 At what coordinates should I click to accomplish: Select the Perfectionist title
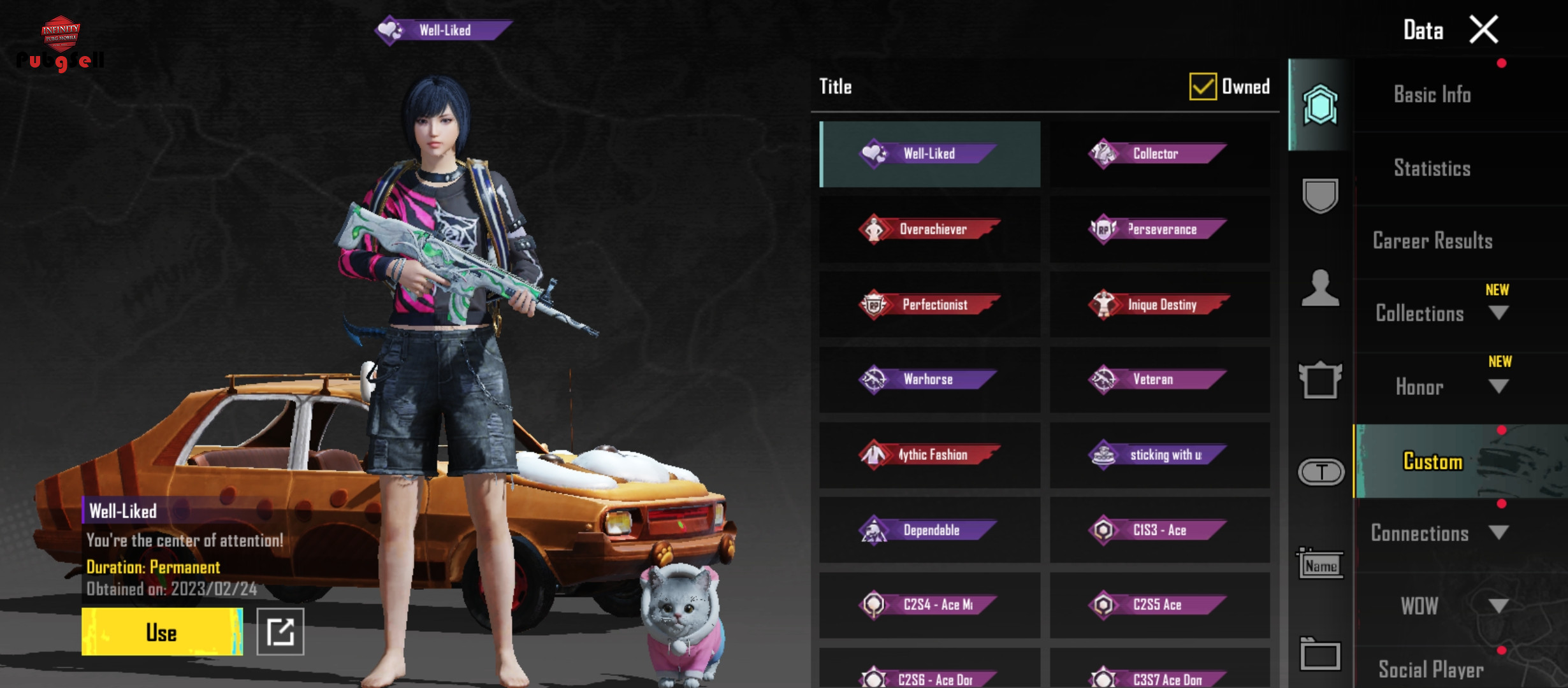[x=929, y=305]
